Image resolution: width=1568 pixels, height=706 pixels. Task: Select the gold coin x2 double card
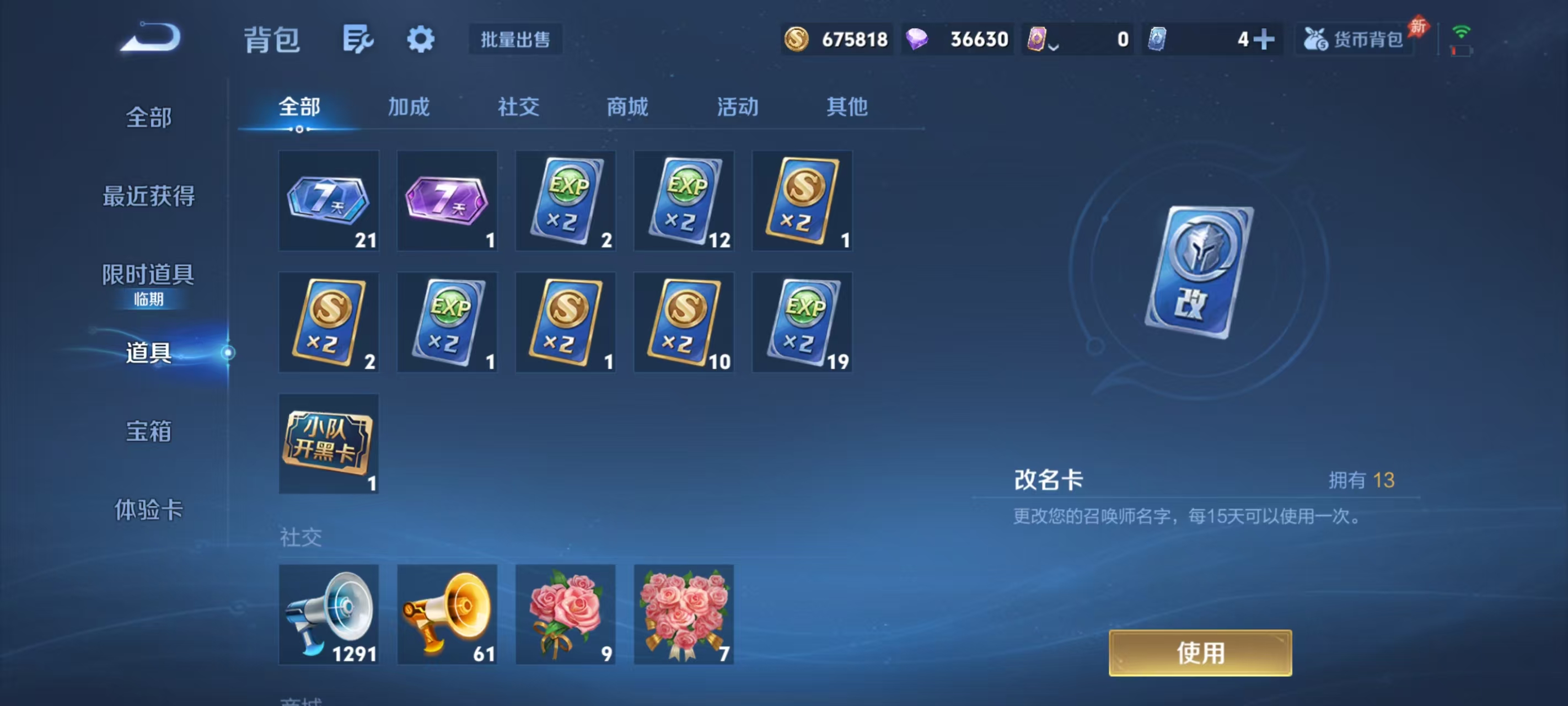[802, 200]
